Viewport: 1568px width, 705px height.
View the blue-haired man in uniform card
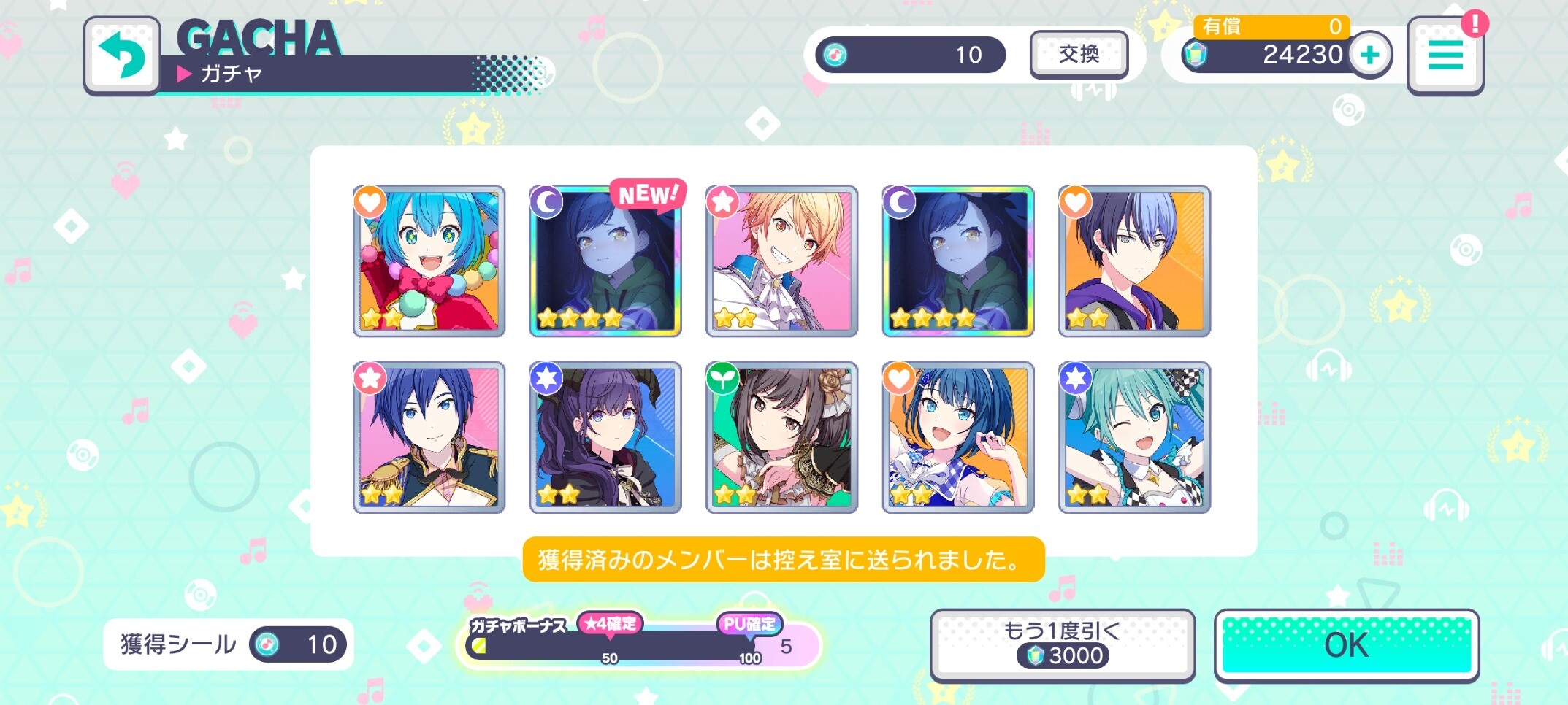coord(429,437)
